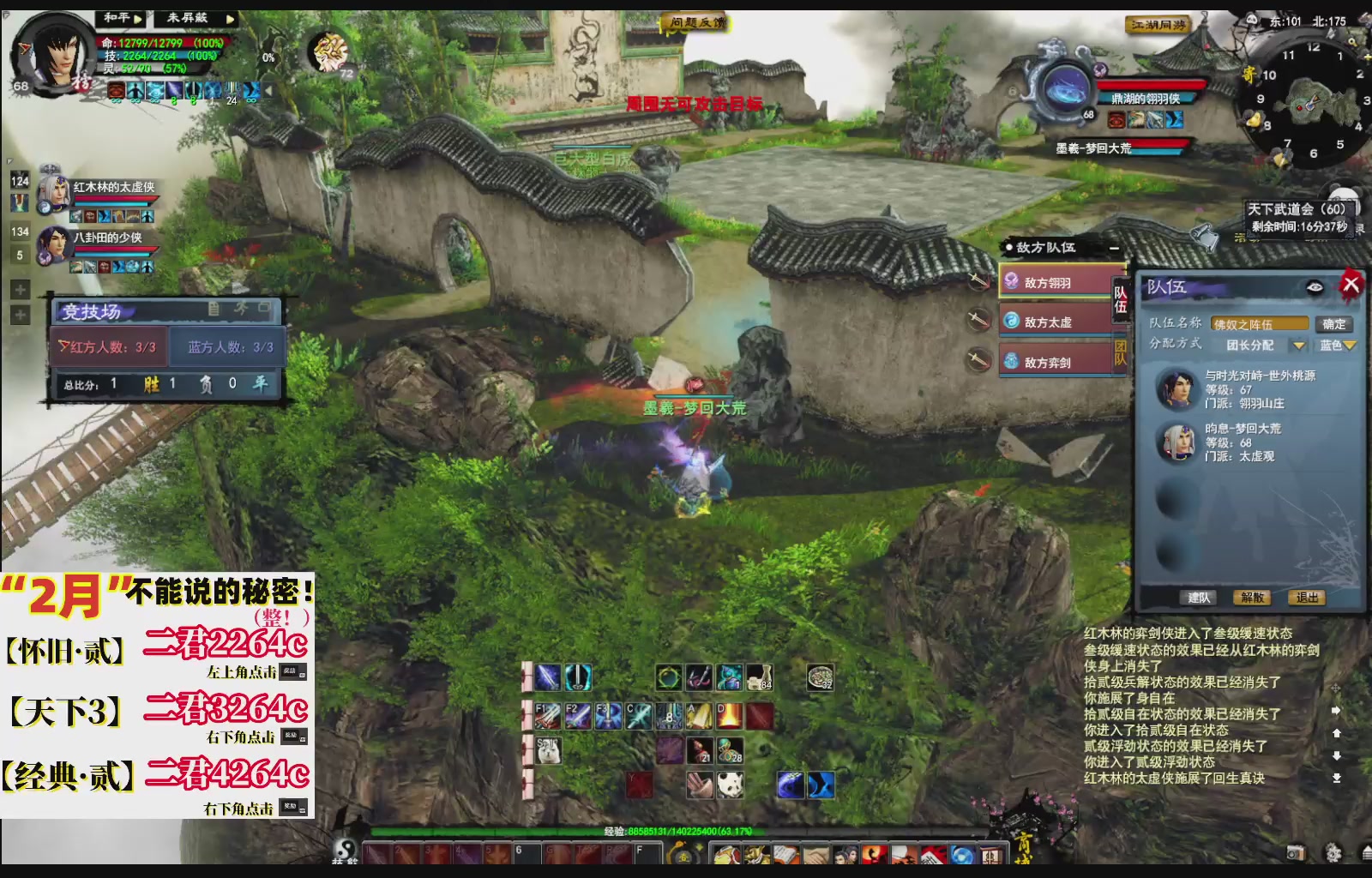1372x878 pixels.
Task: Click the white cat pet icon
Action: [x=549, y=750]
